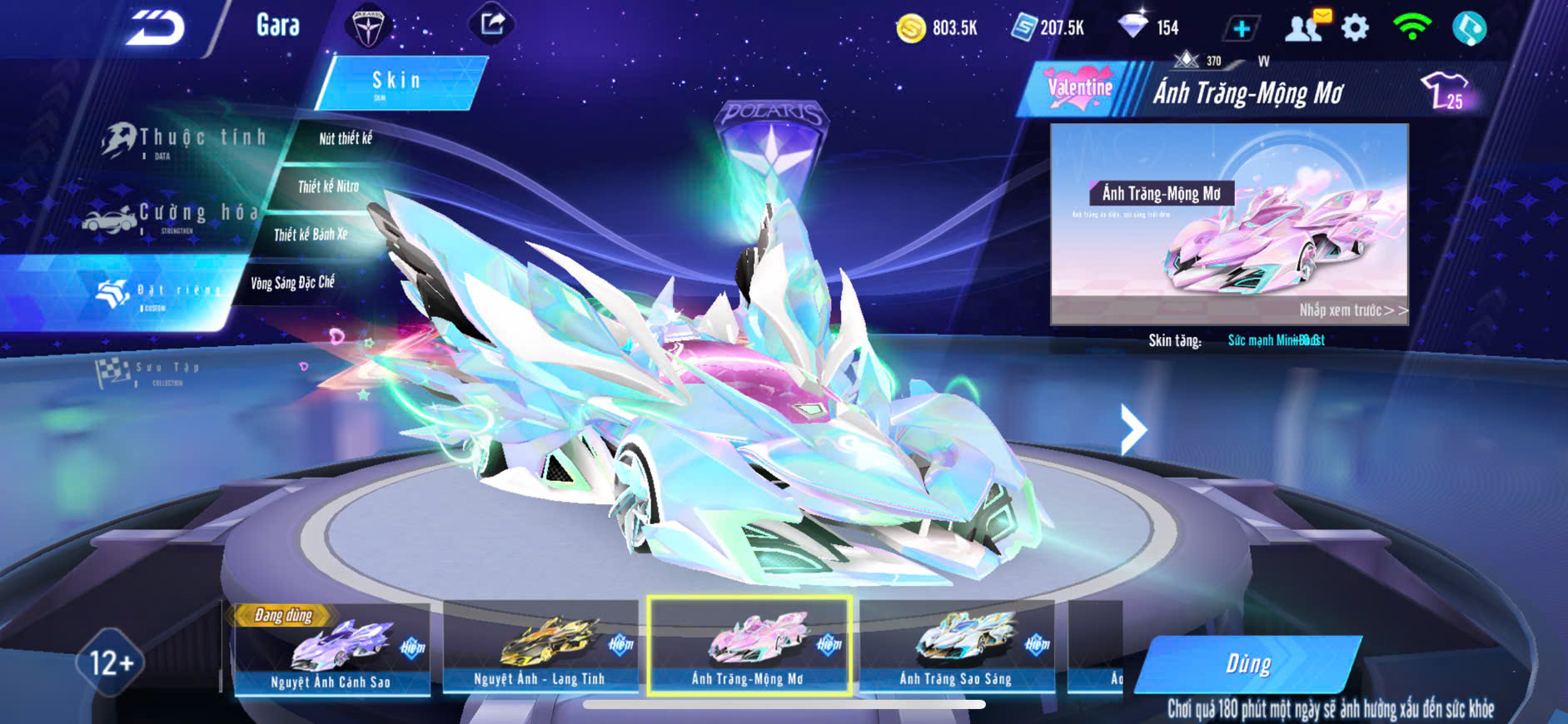Preview the Ánh Trăng-Mộng Mơ skin image
Viewport: 1568px width, 724px height.
[x=1229, y=224]
